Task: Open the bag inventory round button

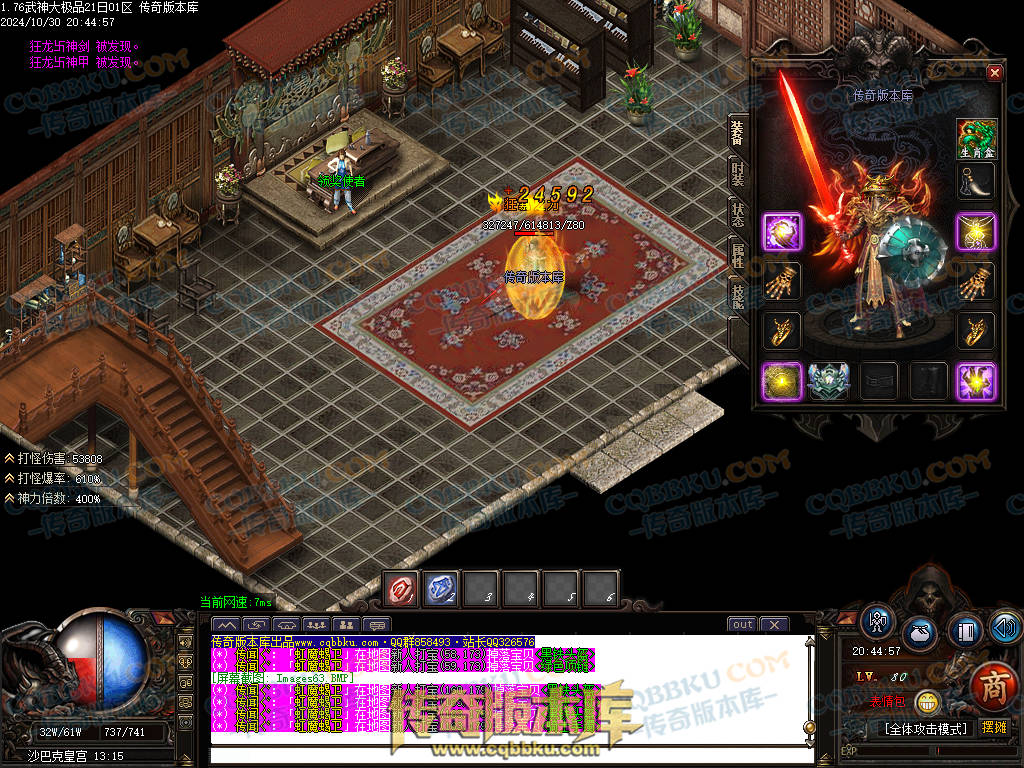Action: coord(920,634)
